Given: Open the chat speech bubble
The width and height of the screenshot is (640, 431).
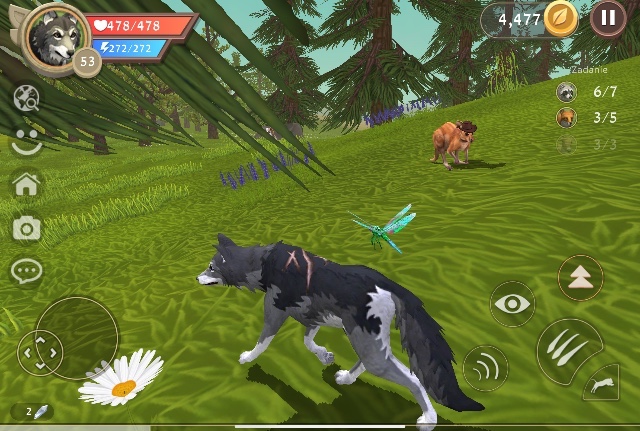Looking at the screenshot, I should [27, 270].
